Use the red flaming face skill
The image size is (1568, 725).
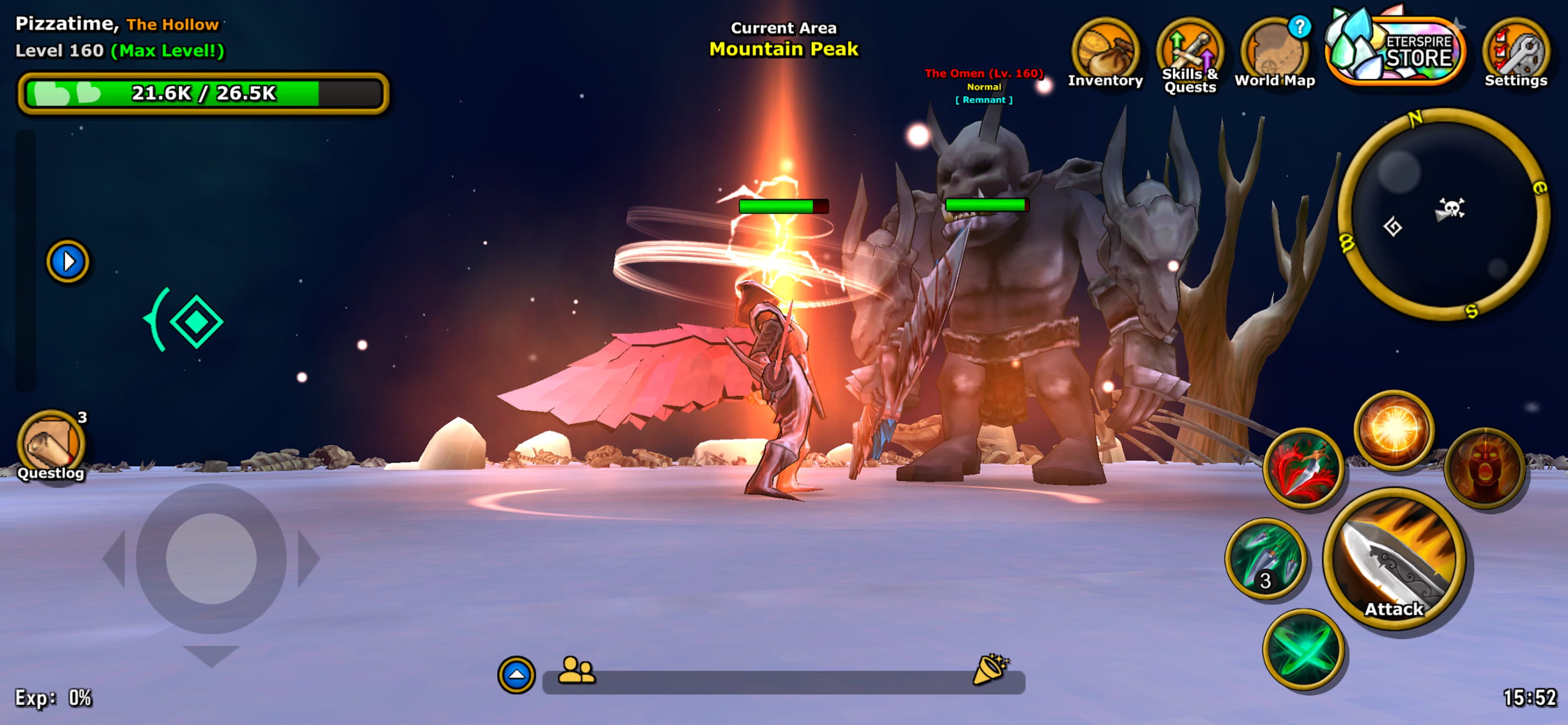coord(1484,468)
